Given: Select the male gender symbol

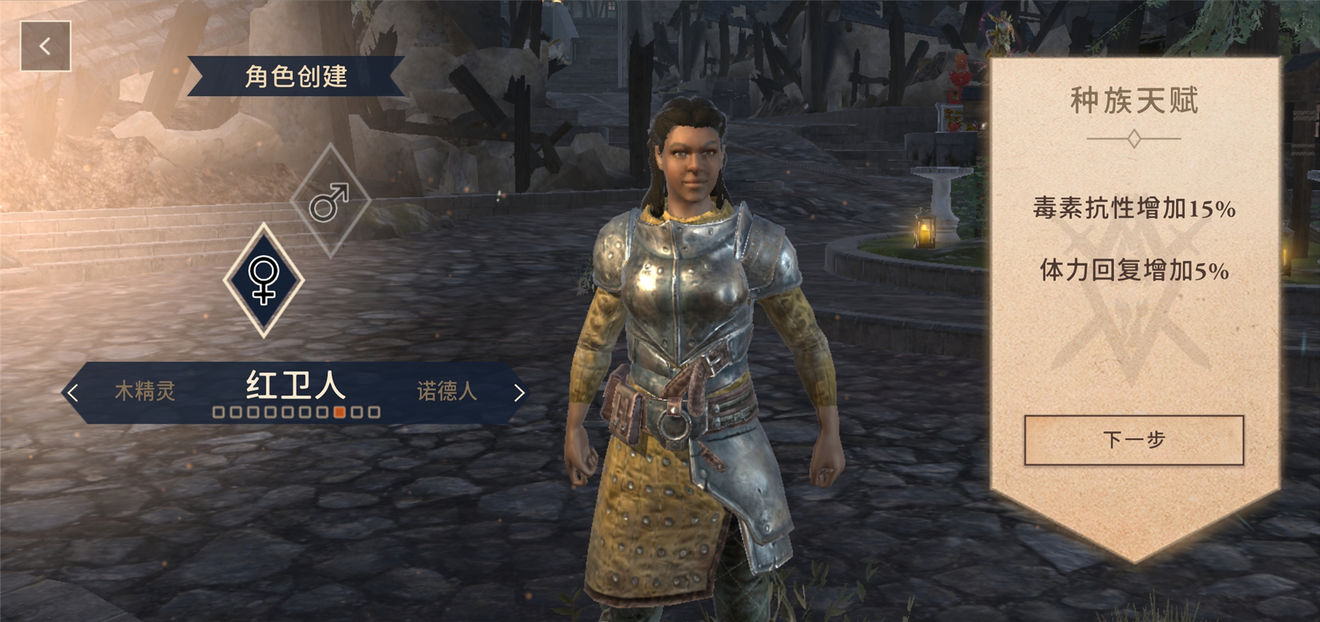Looking at the screenshot, I should tap(329, 201).
